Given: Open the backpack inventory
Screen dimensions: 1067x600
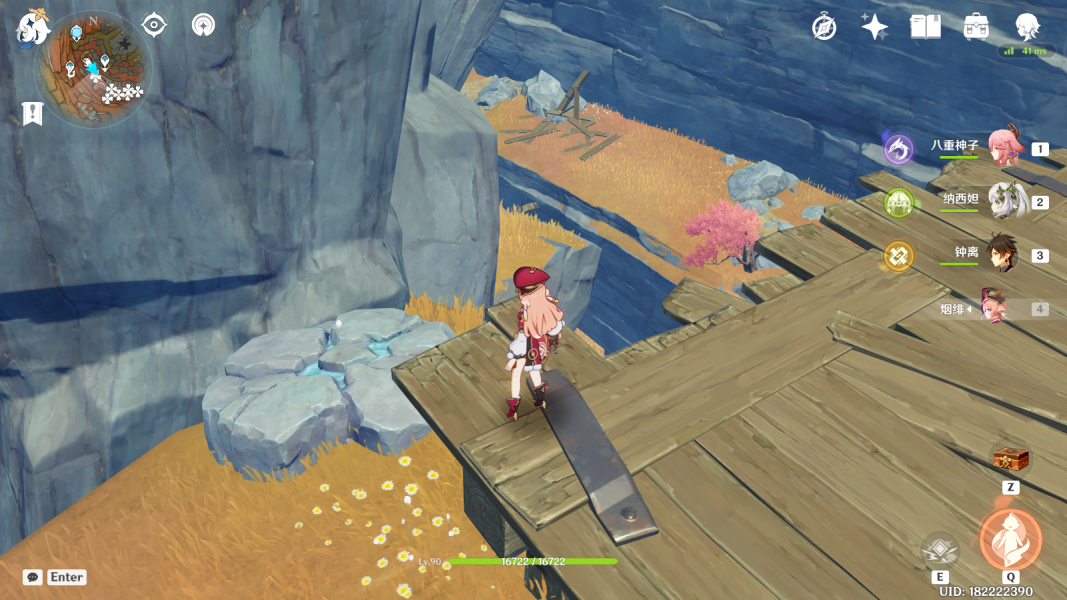Looking at the screenshot, I should 977,27.
